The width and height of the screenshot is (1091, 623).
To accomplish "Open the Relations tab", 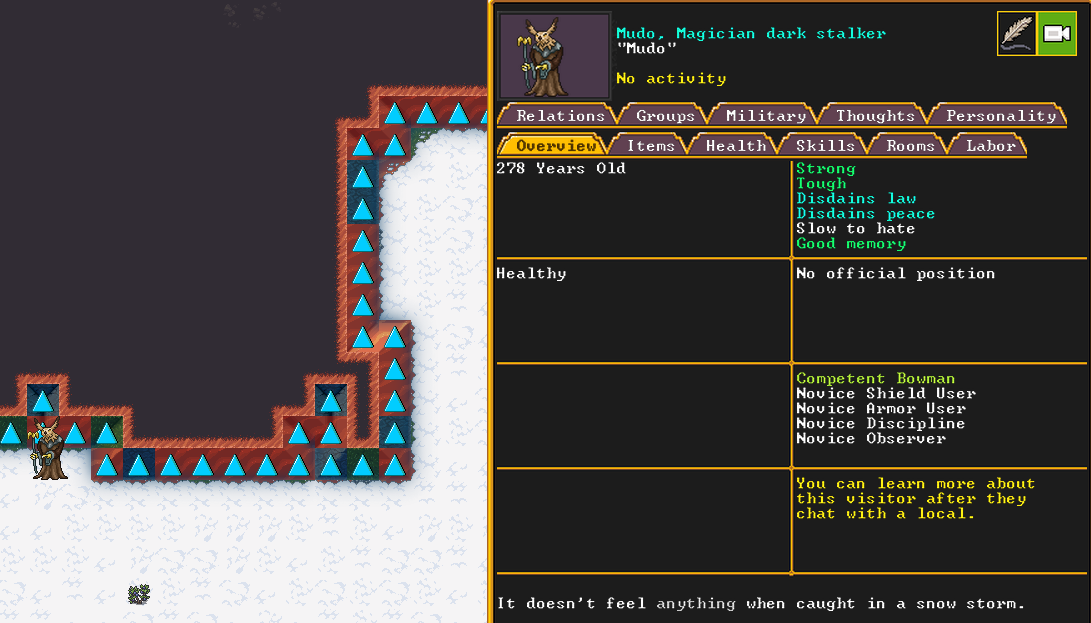I will point(560,116).
